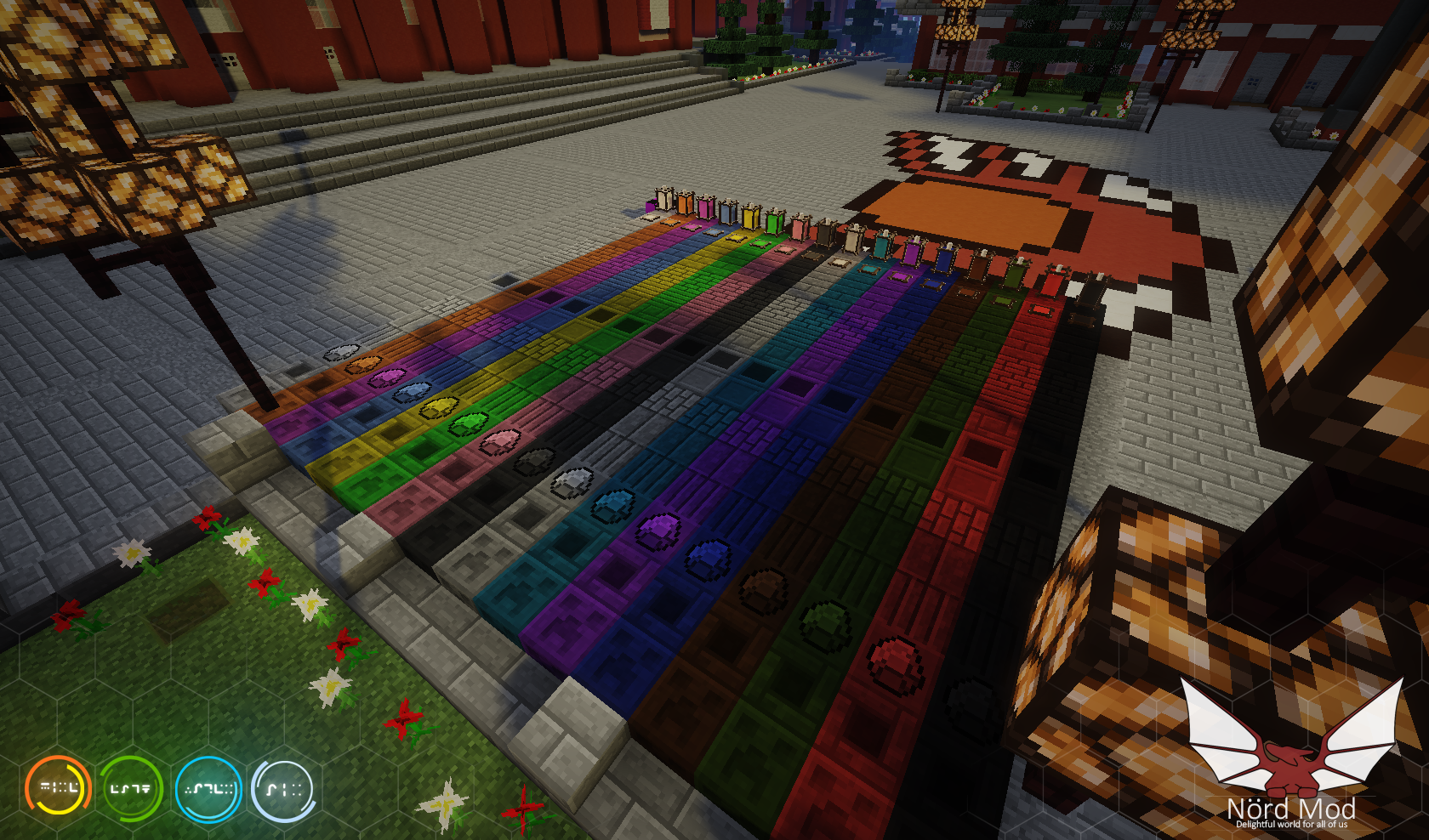
Task: Click the Delightful world for all of us tagline
Action: (x=1293, y=825)
